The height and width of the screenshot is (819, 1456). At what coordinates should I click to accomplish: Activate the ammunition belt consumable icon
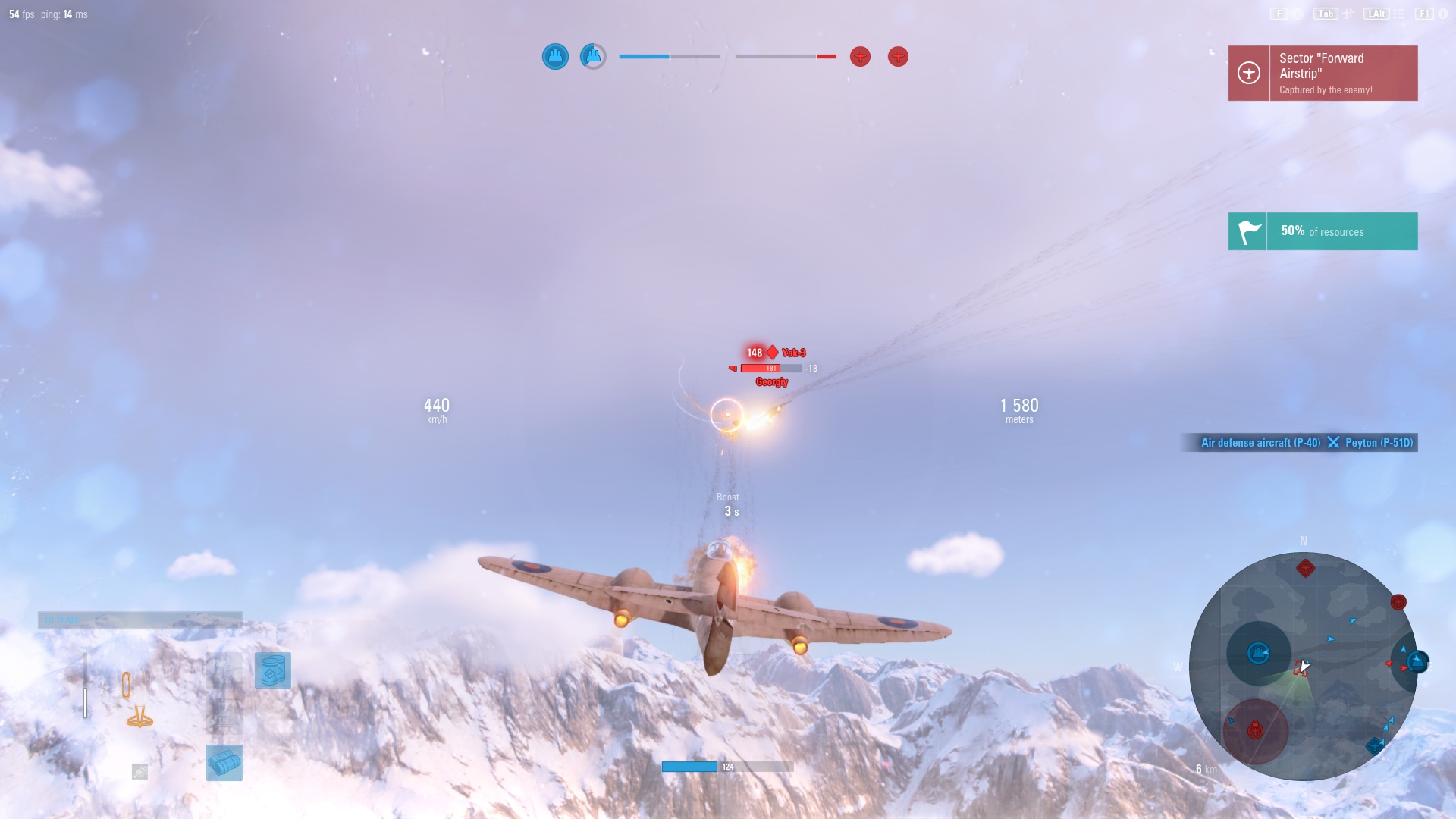(273, 670)
